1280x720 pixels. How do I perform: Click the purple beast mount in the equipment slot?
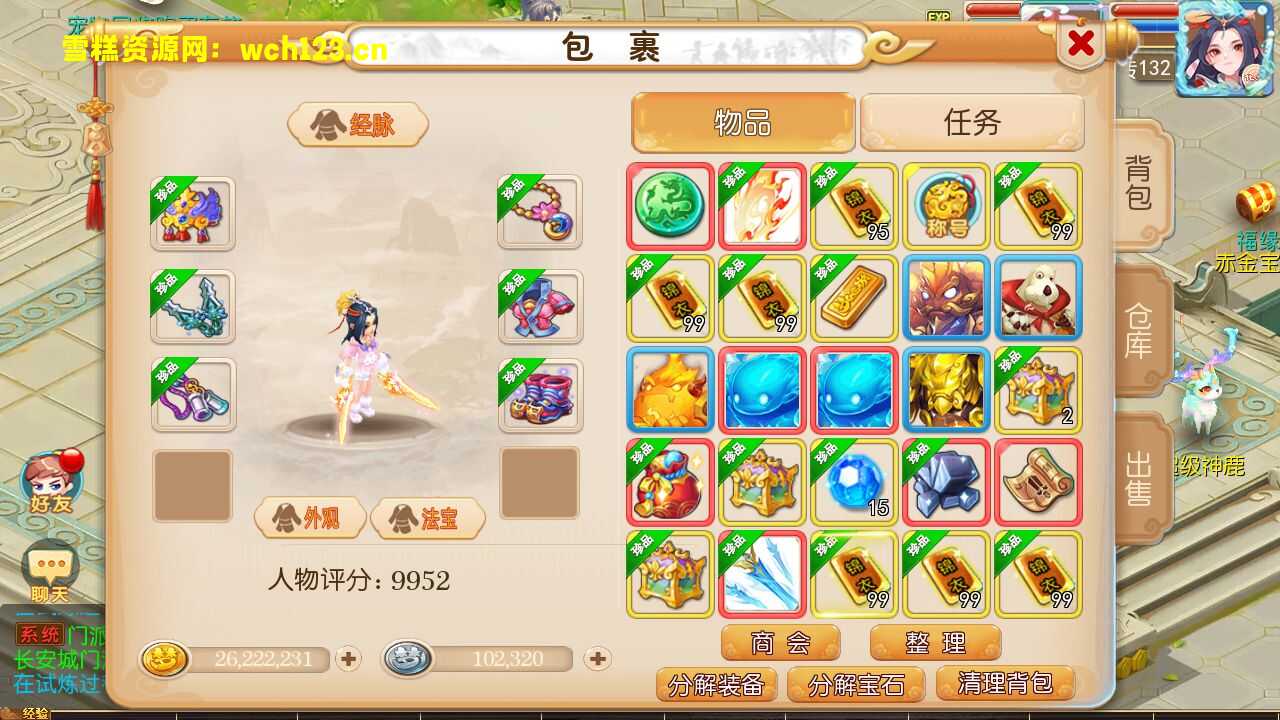click(x=192, y=213)
